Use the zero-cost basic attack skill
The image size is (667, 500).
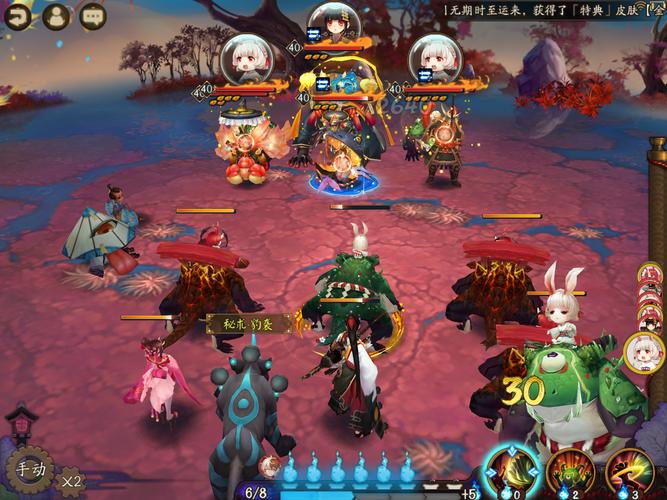pos(511,471)
